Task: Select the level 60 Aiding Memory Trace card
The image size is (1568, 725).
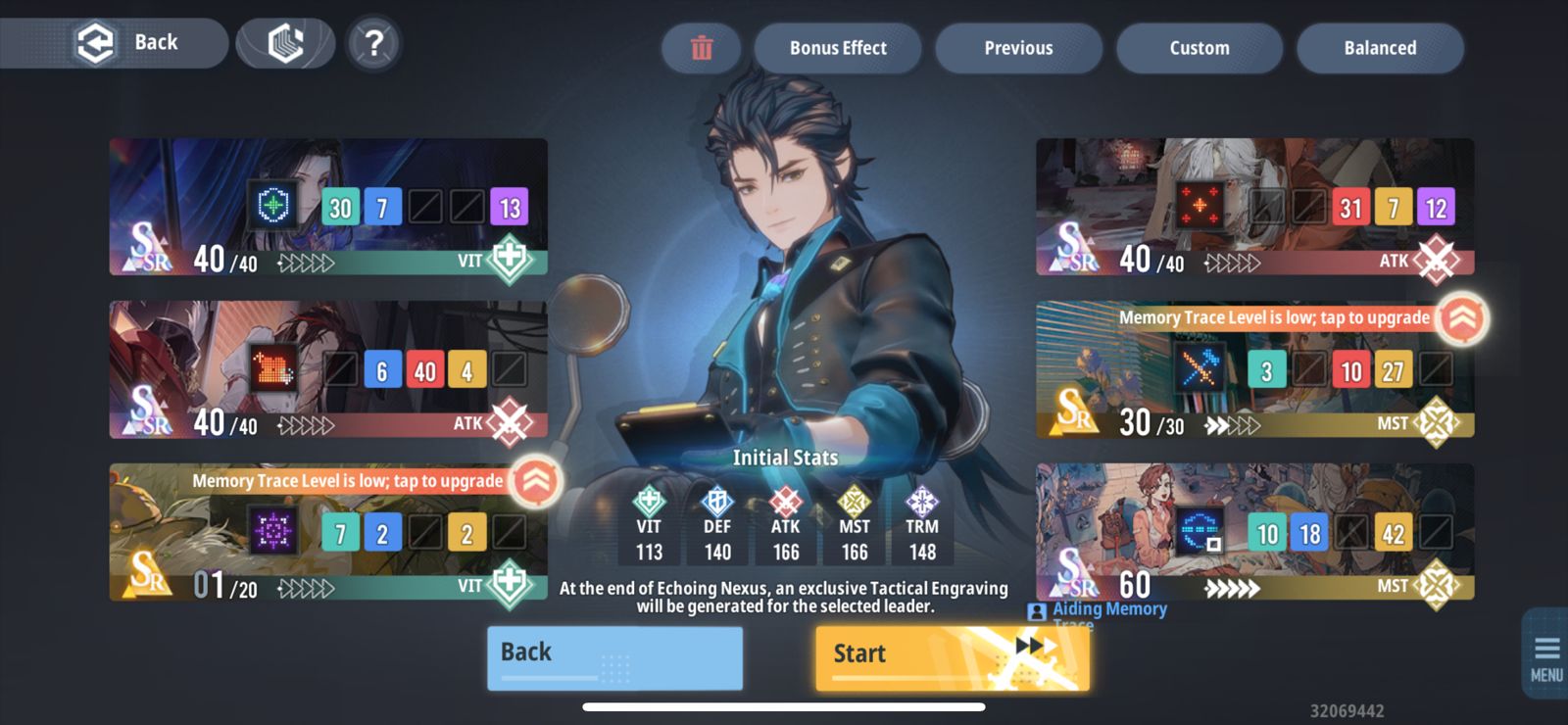Action: tap(1254, 532)
